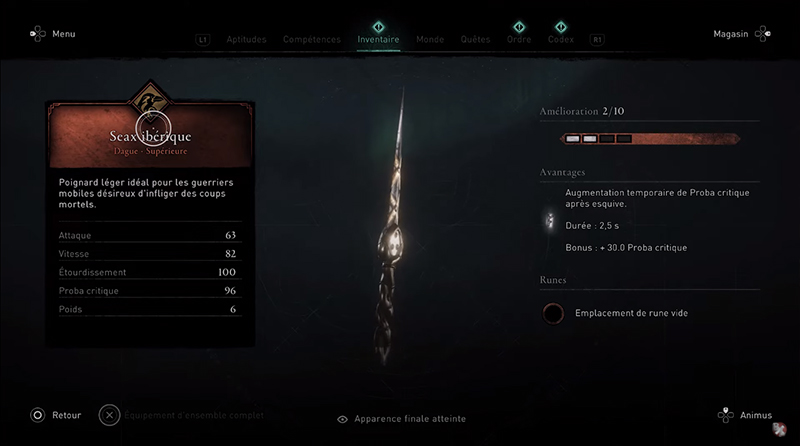Select the empty rune slot

(x=552, y=313)
